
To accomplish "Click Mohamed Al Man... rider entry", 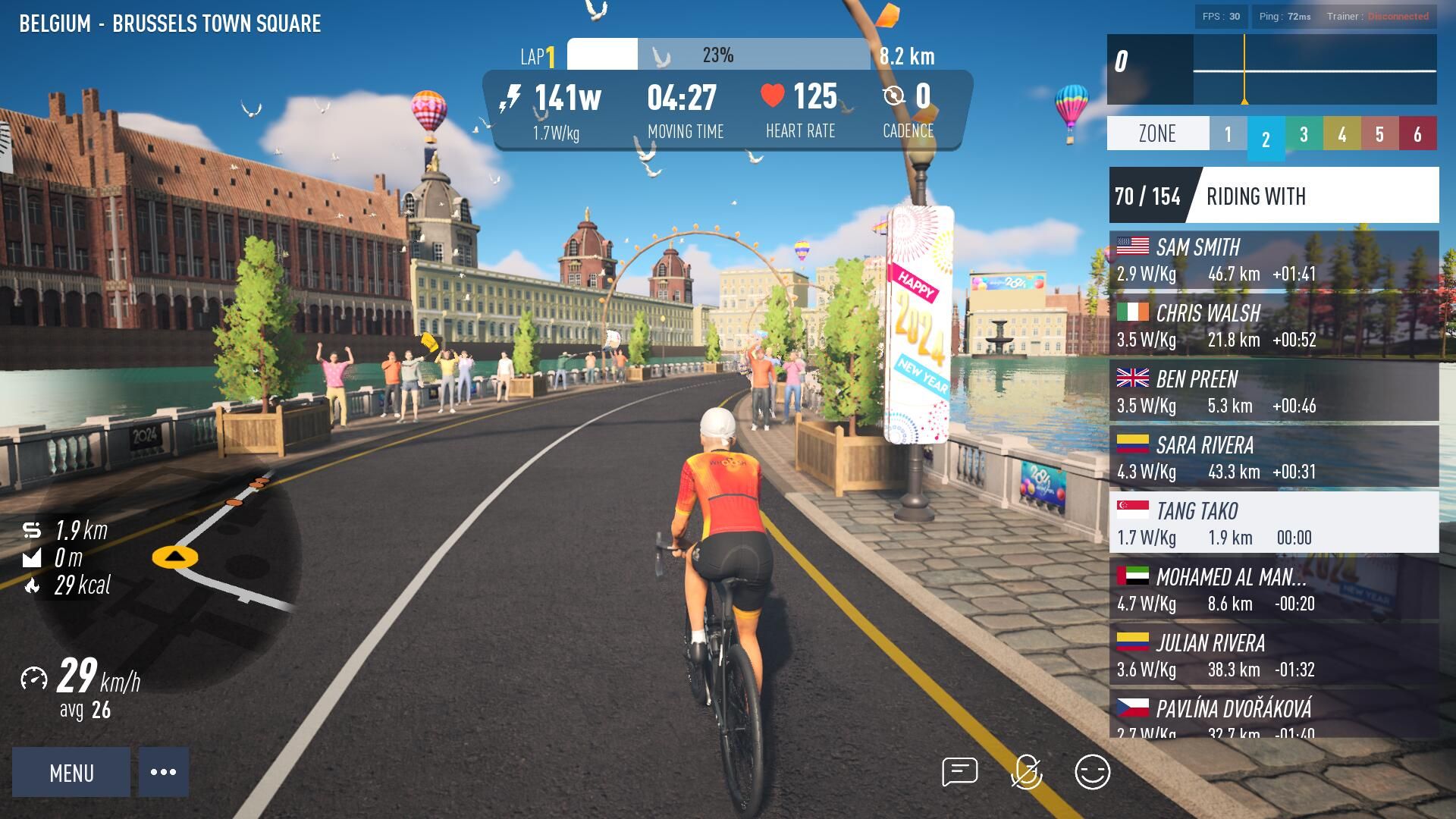I will click(x=1273, y=590).
